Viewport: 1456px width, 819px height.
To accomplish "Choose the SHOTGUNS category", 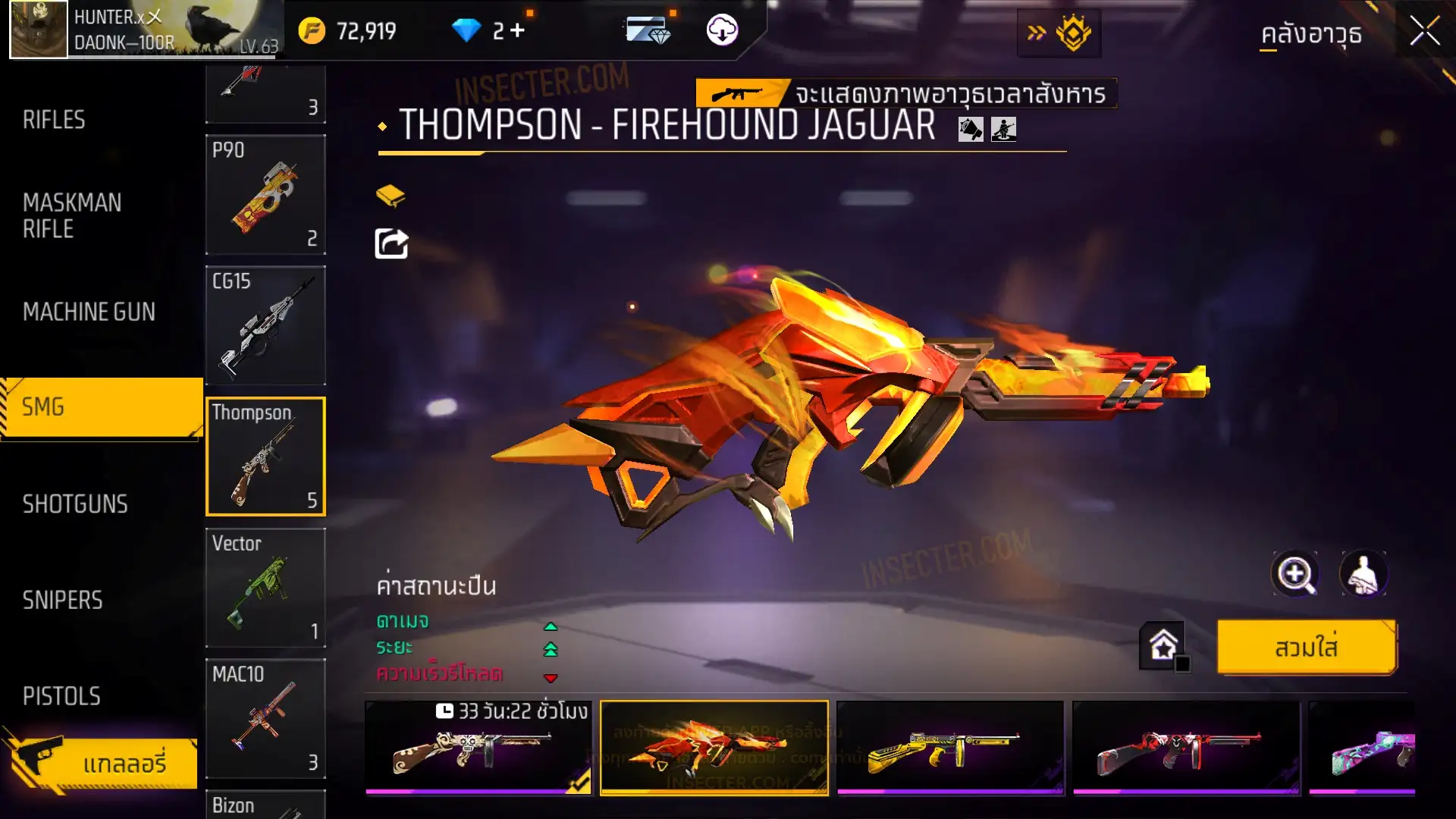I will click(x=75, y=504).
